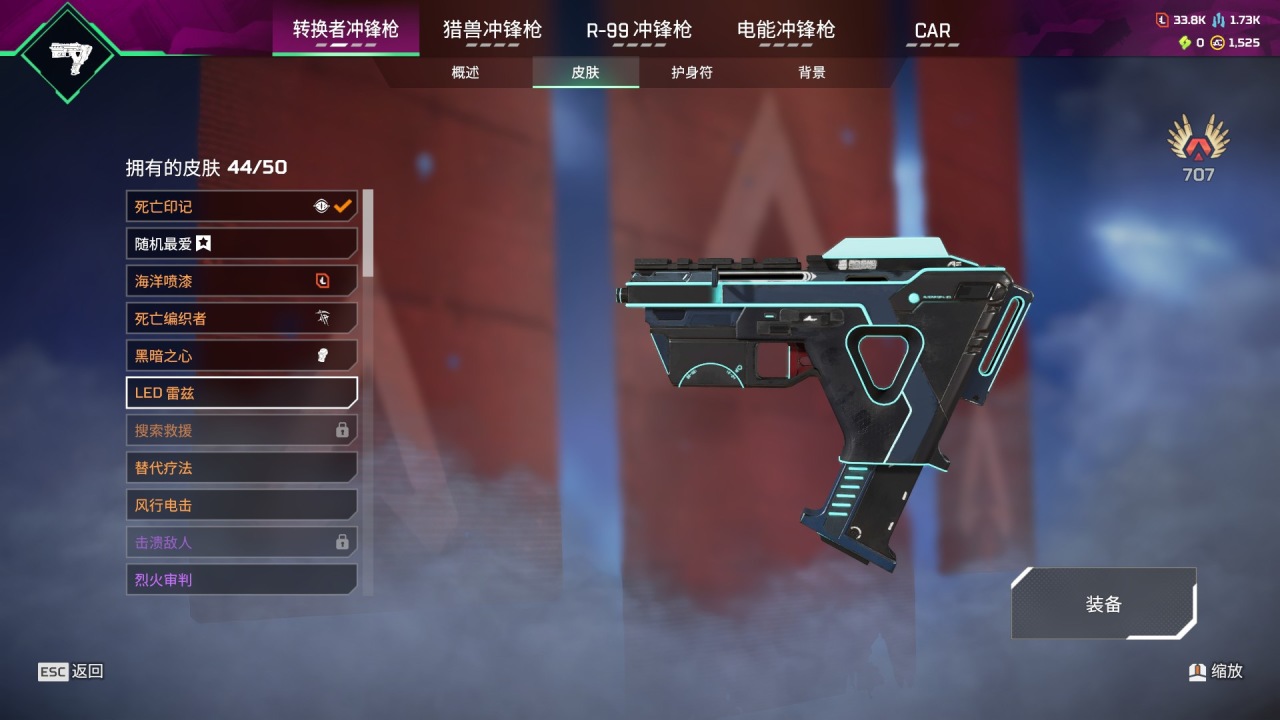Select the 皮肤 skins sub-tab
This screenshot has height=720, width=1280.
point(586,73)
